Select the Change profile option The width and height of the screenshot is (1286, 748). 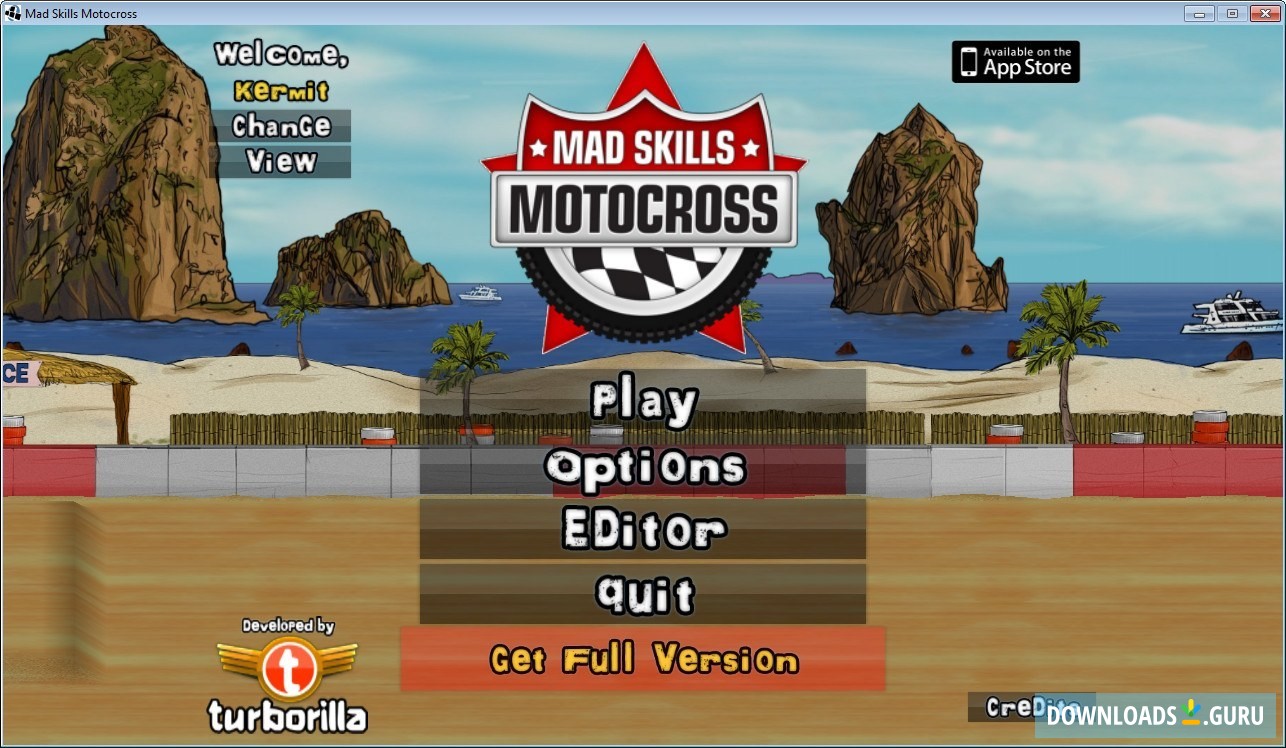click(283, 127)
